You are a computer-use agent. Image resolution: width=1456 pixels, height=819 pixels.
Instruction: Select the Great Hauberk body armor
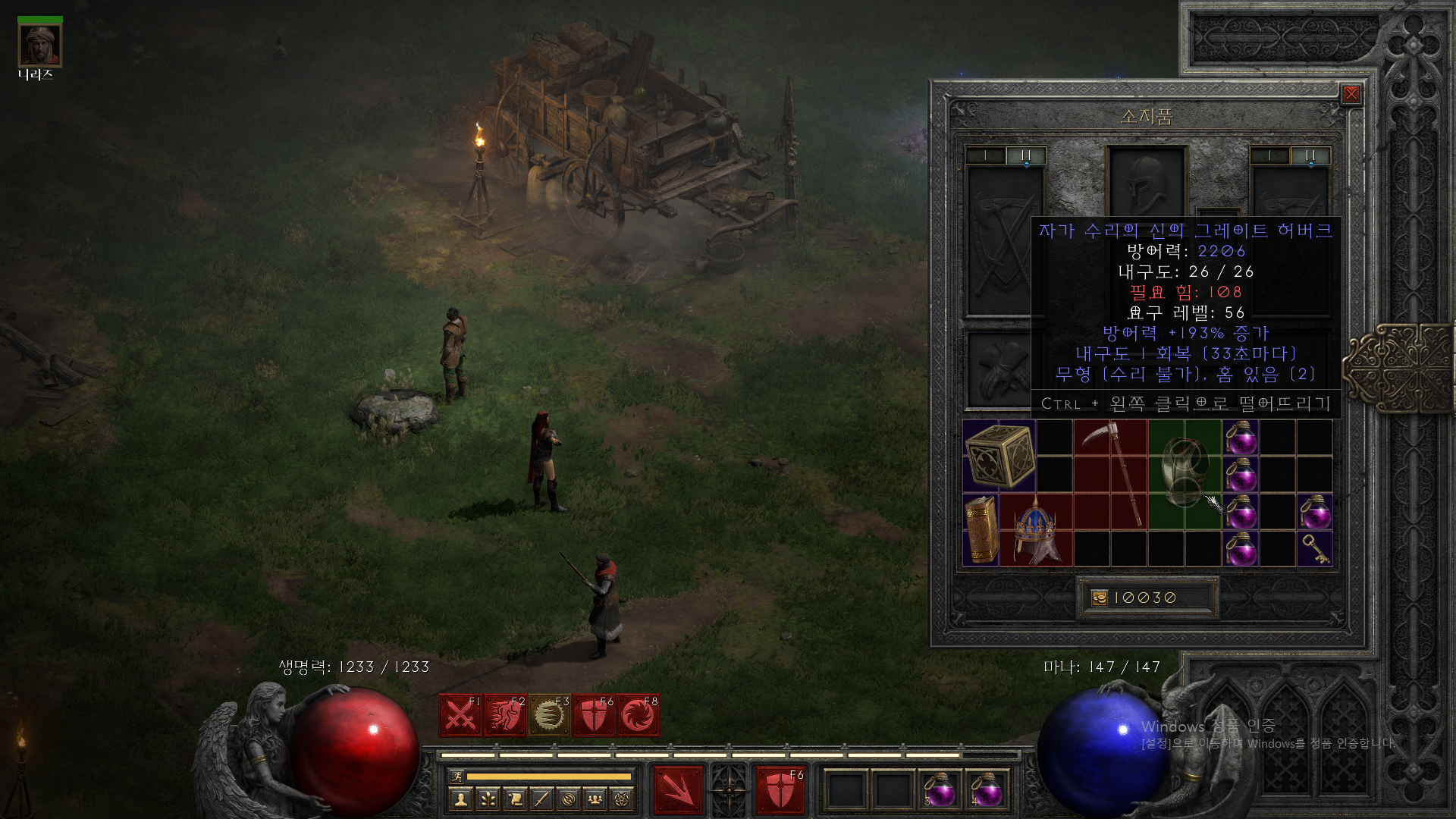click(x=1185, y=472)
